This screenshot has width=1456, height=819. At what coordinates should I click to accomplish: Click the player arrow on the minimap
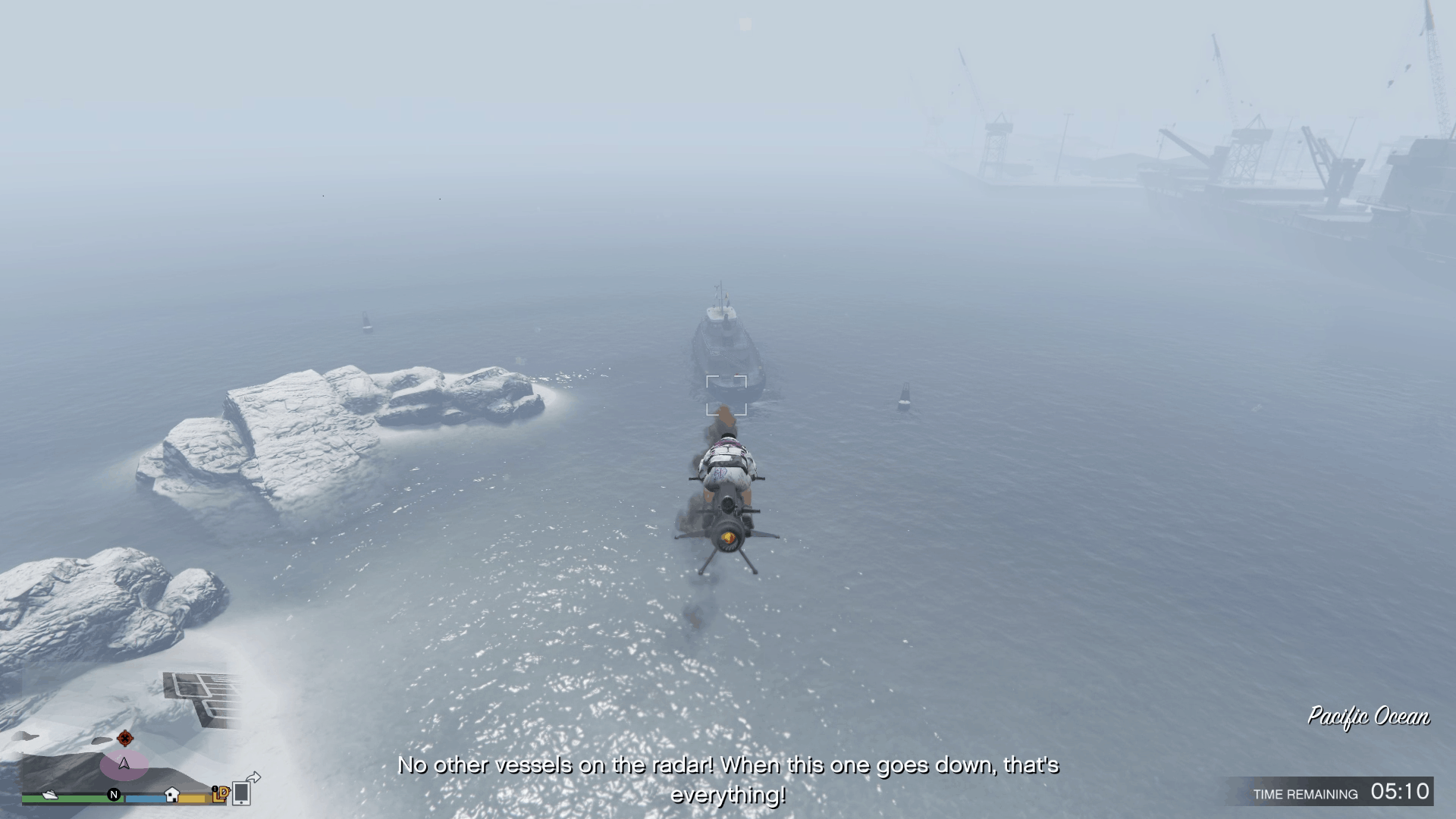[x=124, y=764]
